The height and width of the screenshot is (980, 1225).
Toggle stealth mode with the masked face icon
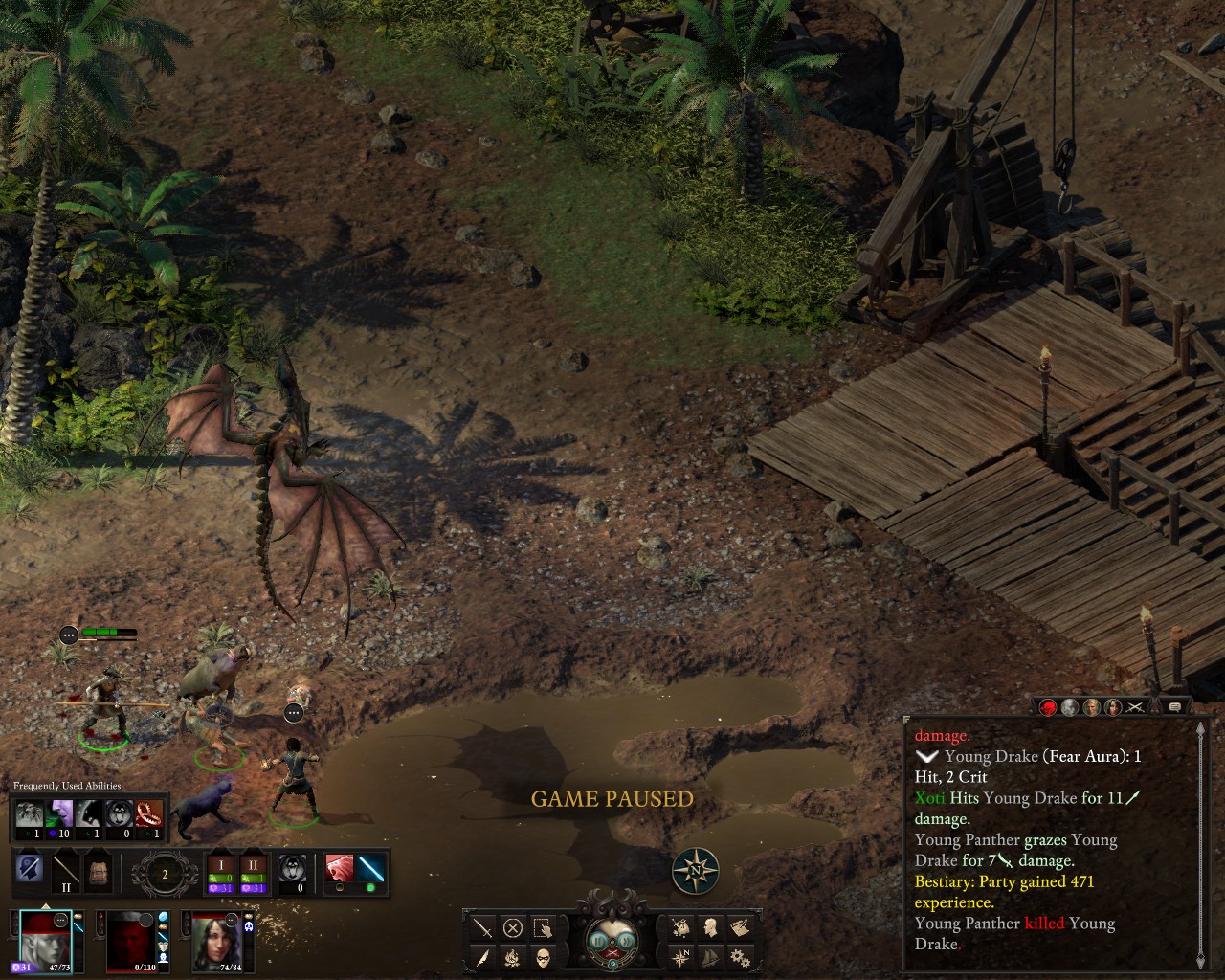pos(543,956)
